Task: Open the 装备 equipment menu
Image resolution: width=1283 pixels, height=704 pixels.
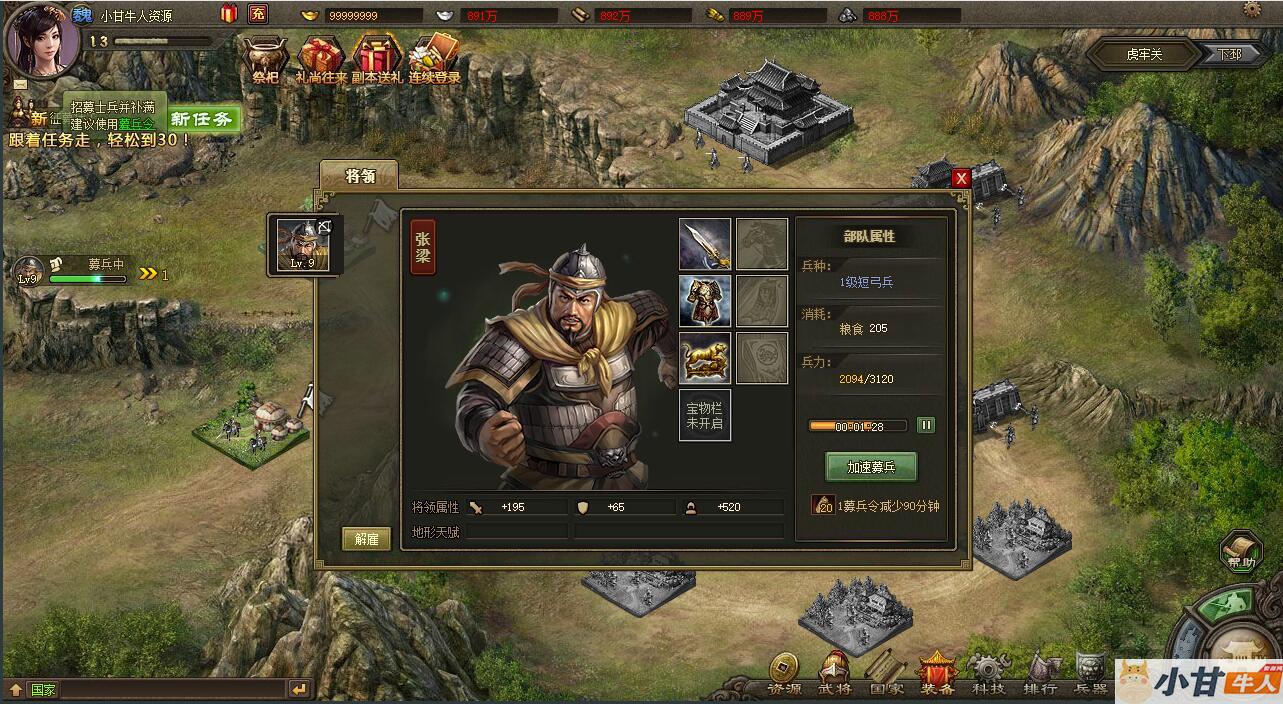Action: click(937, 673)
